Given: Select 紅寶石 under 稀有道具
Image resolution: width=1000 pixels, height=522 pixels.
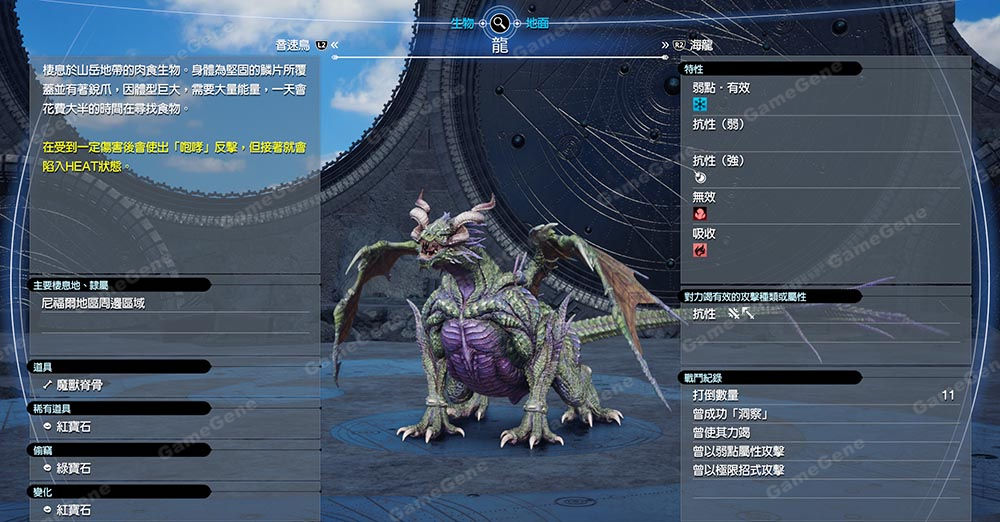Looking at the screenshot, I should click(74, 427).
